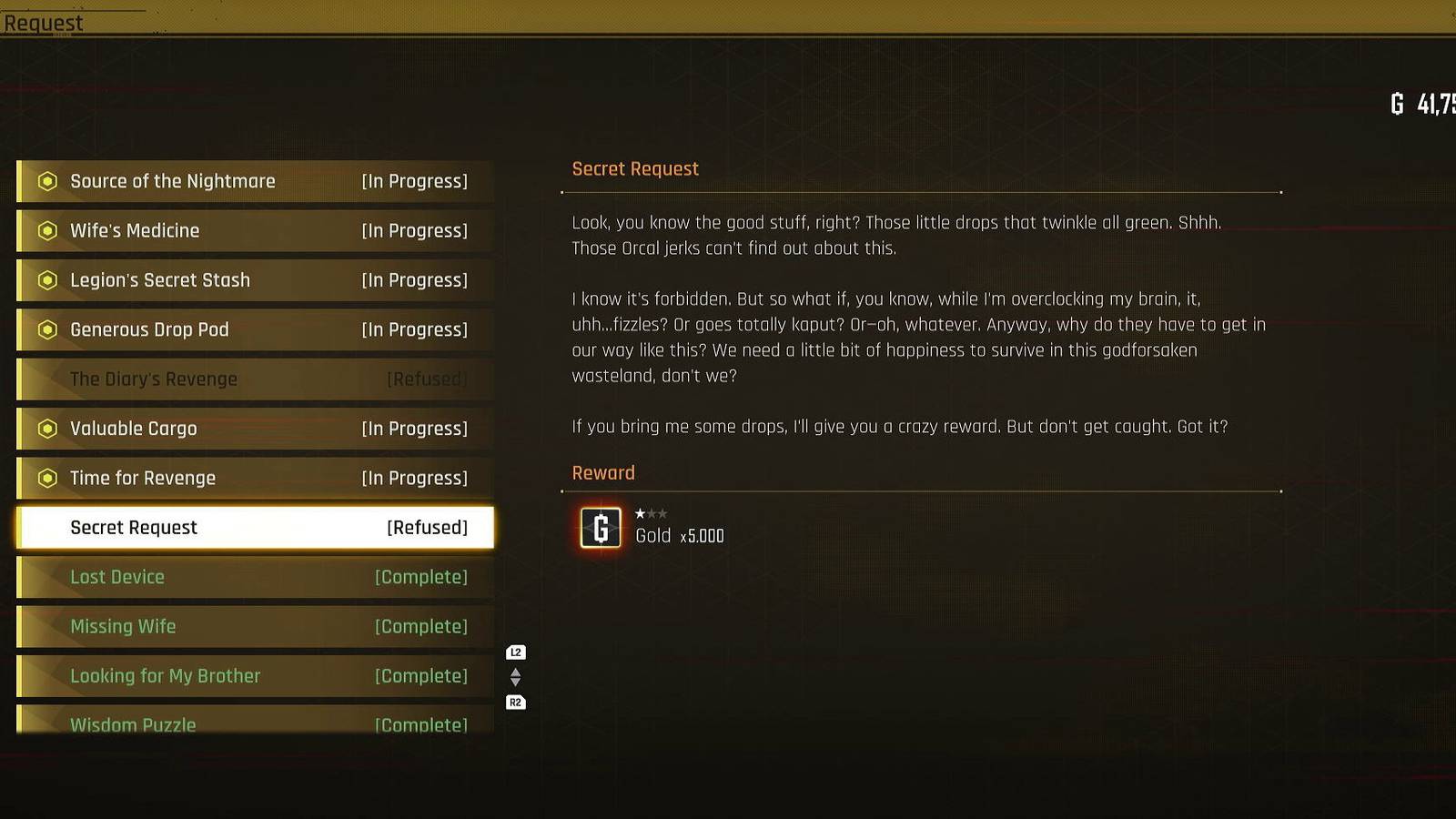Viewport: 1456px width, 819px height.
Task: Select the hexagon icon for Legion's Secret Stash
Action: (46, 280)
